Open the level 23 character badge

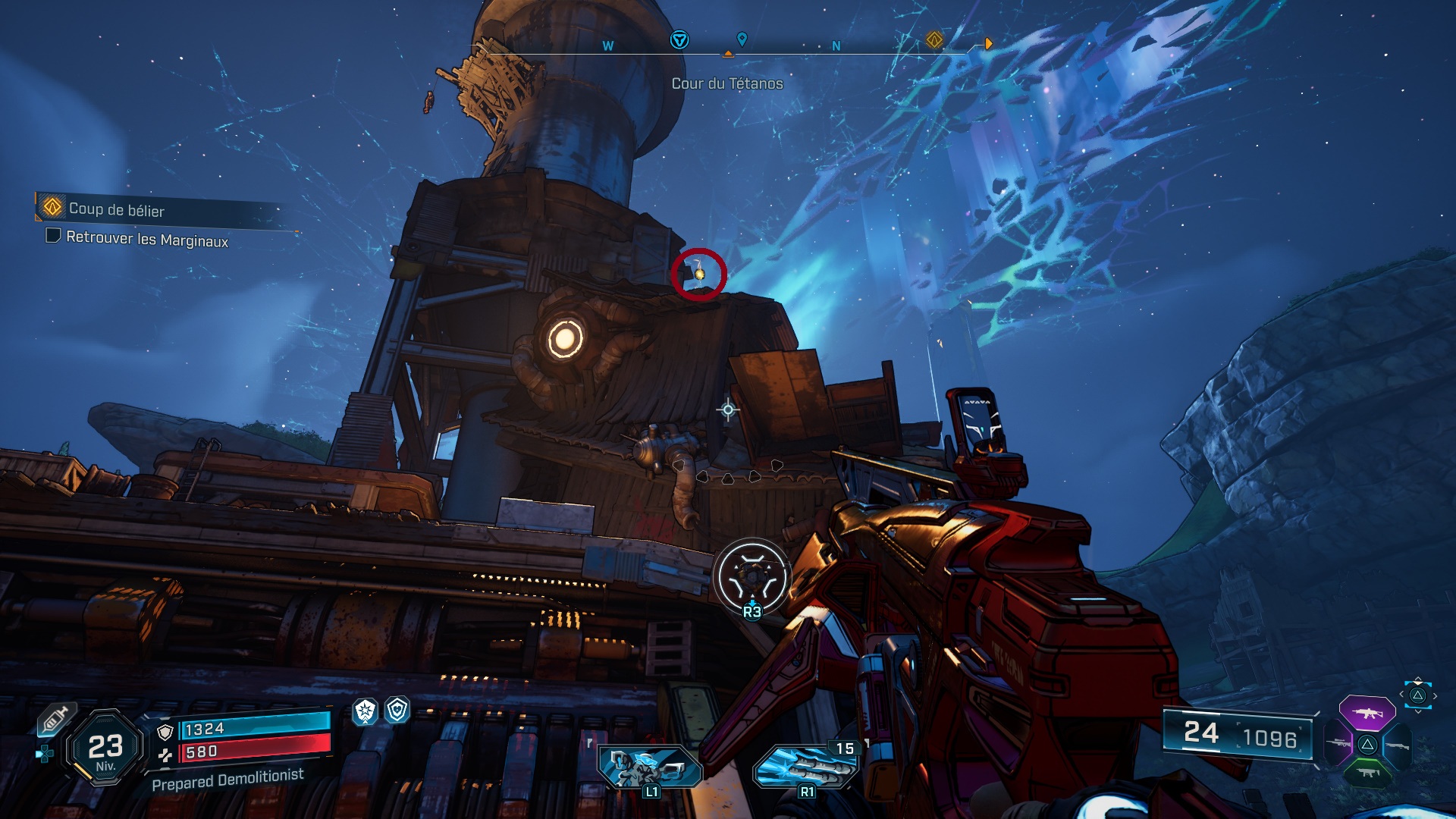[105, 748]
